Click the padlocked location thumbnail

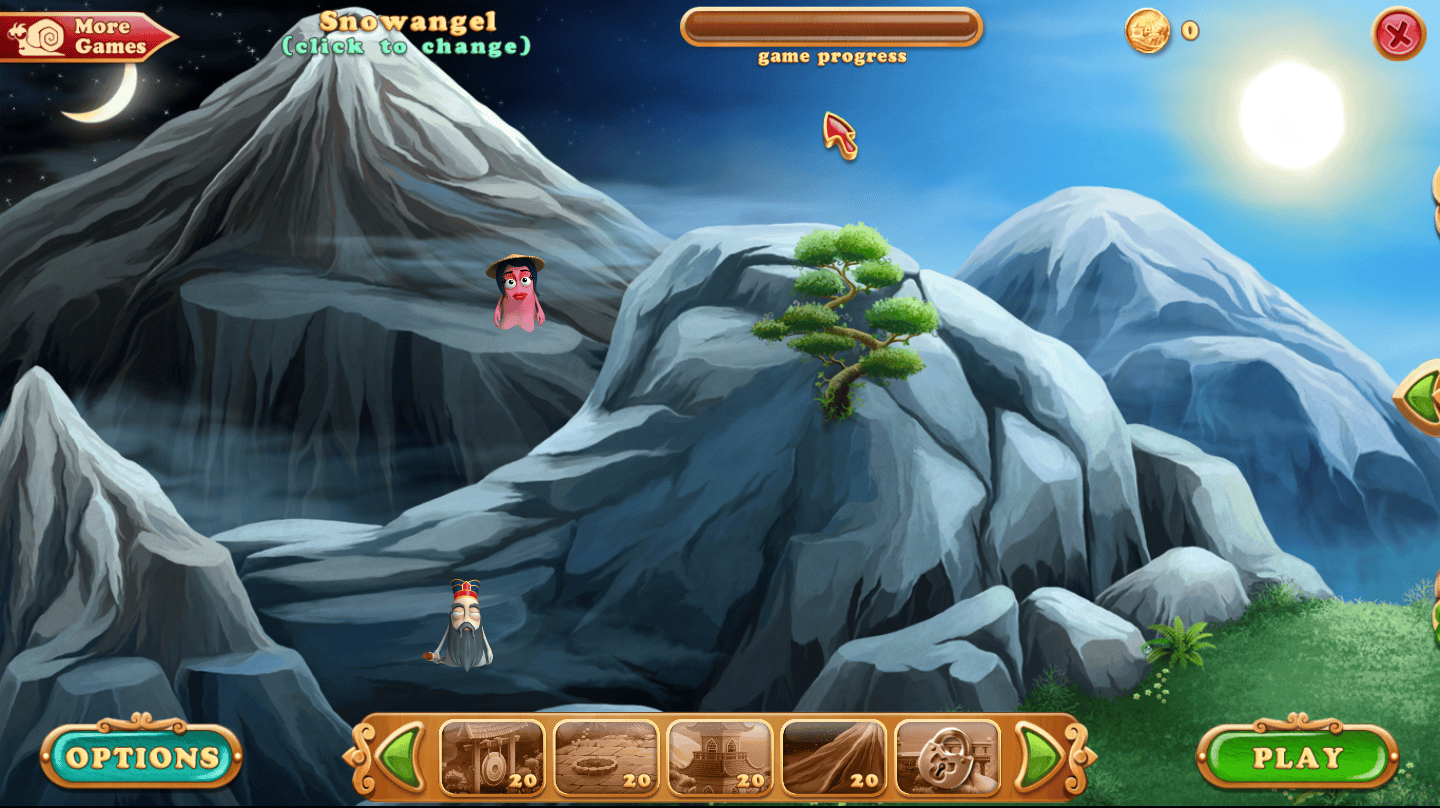[947, 757]
